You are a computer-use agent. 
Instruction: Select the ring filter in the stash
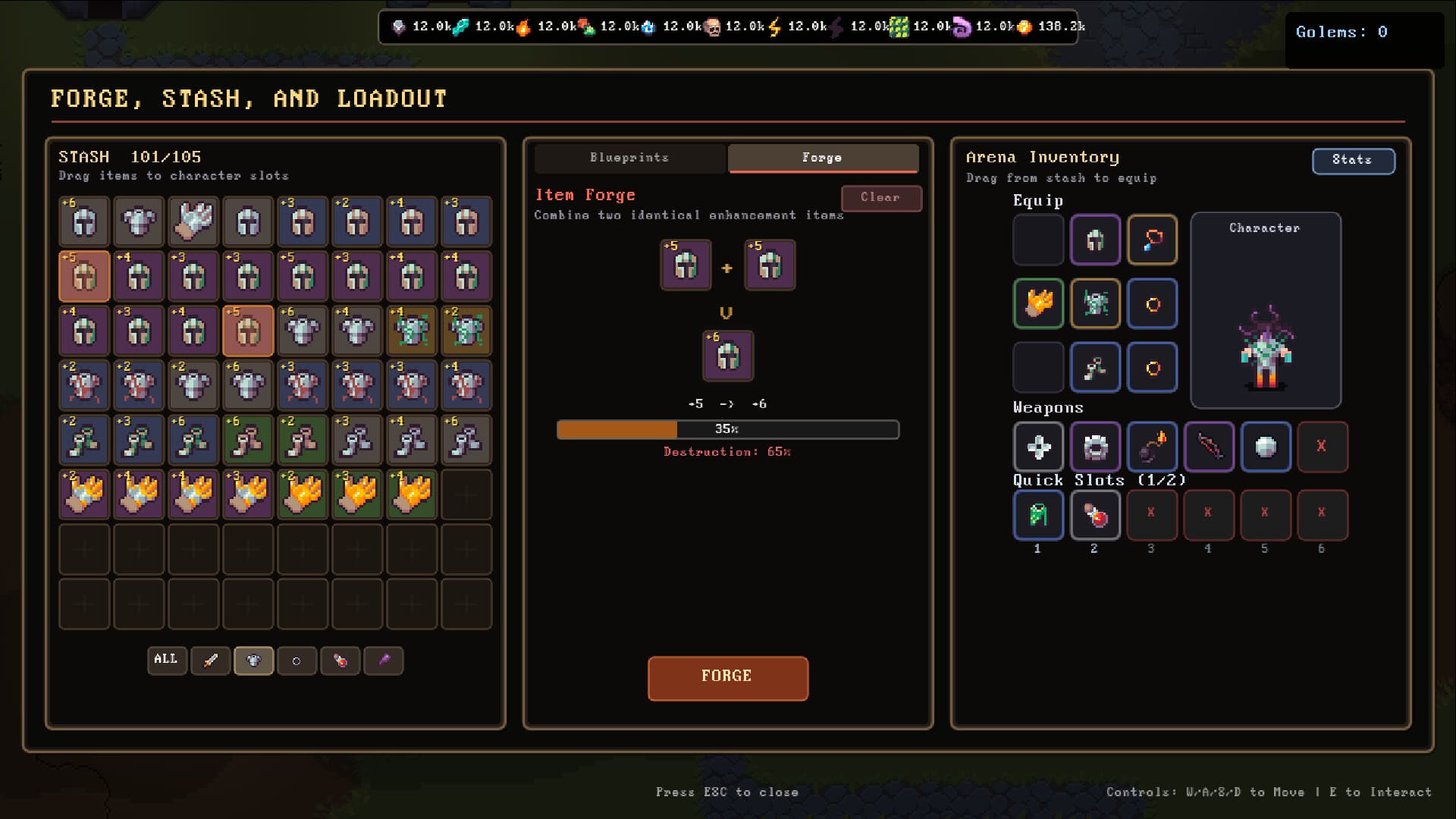tap(297, 661)
